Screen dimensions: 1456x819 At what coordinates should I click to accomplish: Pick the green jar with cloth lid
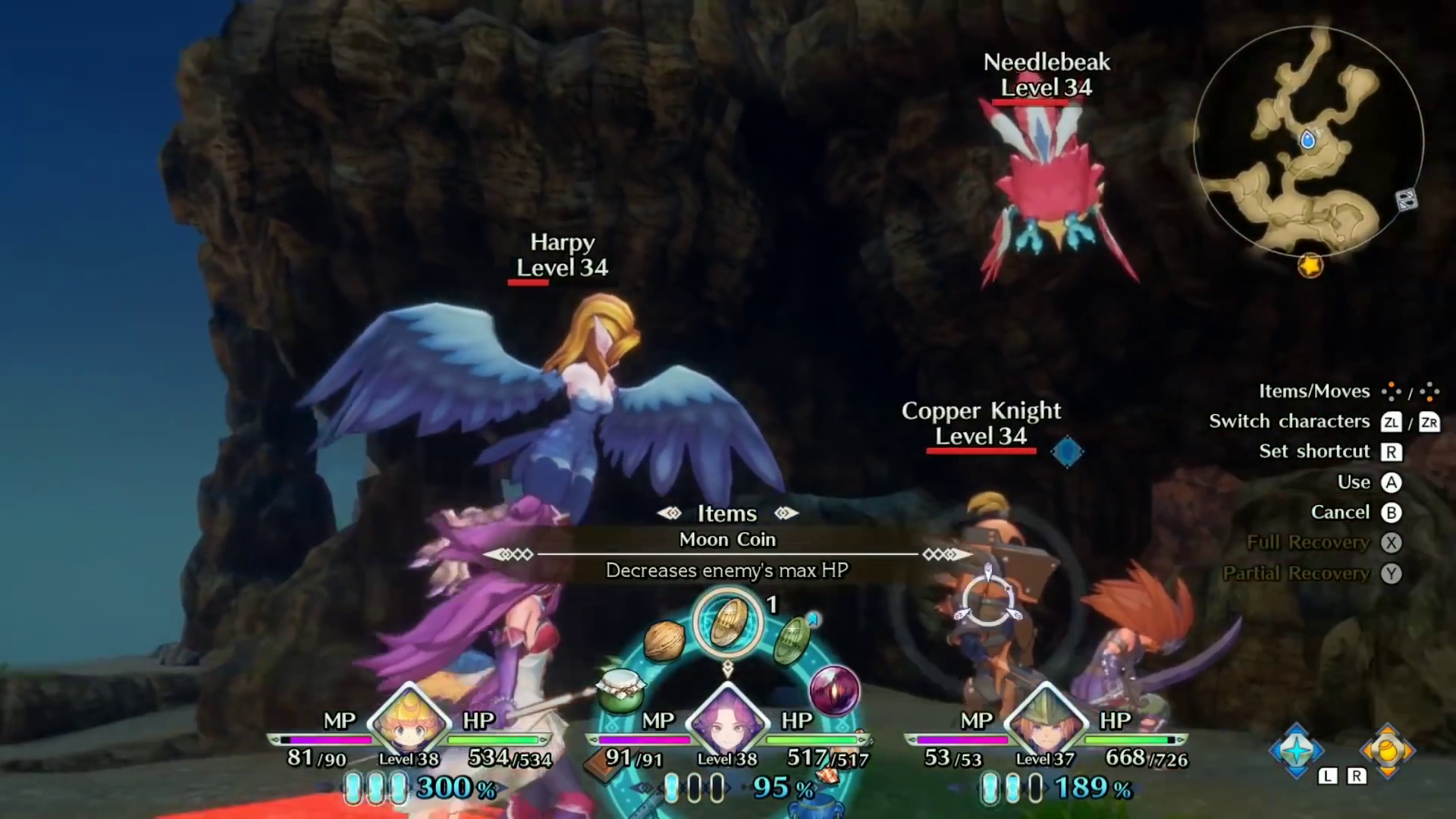[620, 689]
